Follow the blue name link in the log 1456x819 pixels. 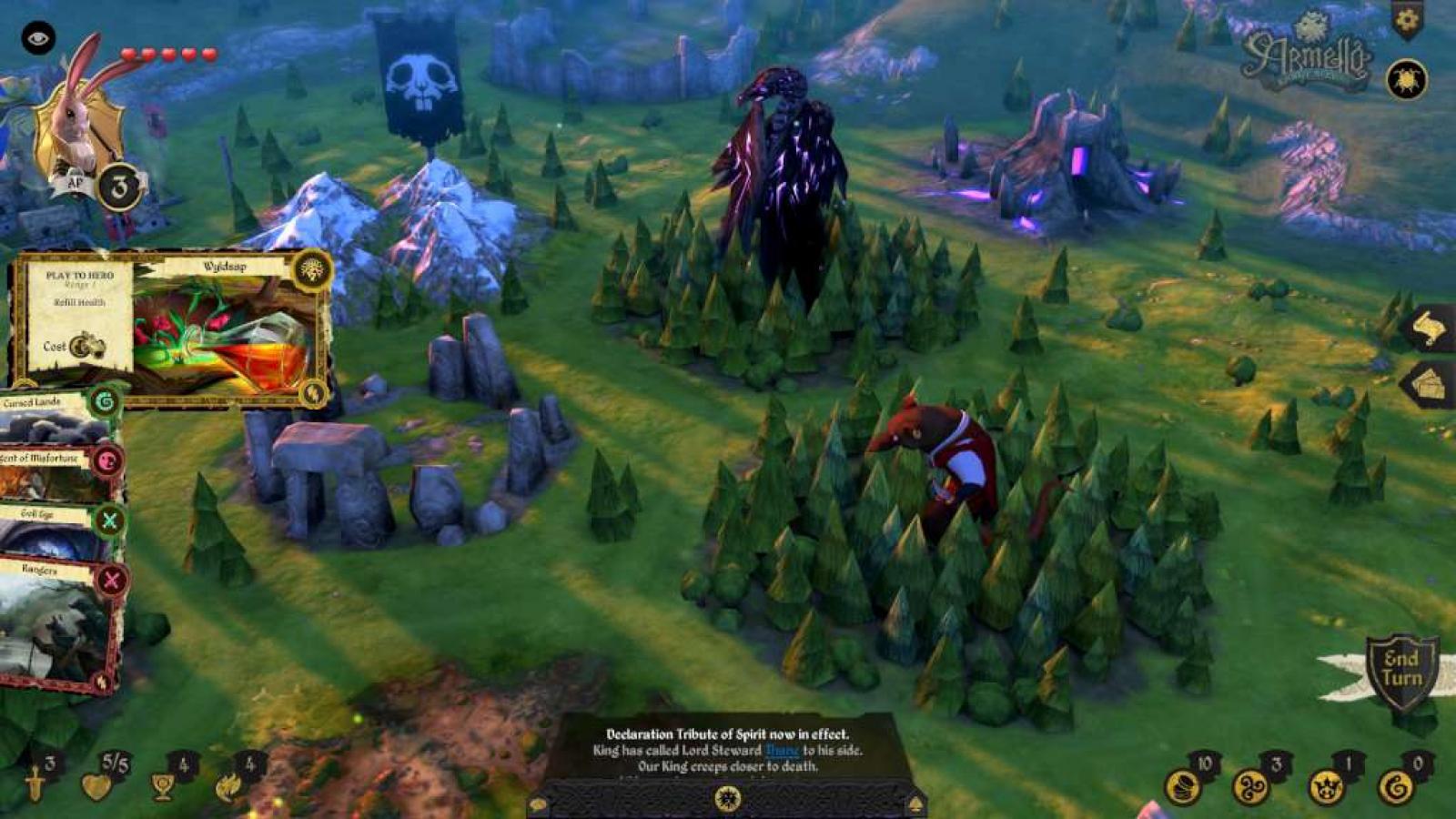[782, 751]
